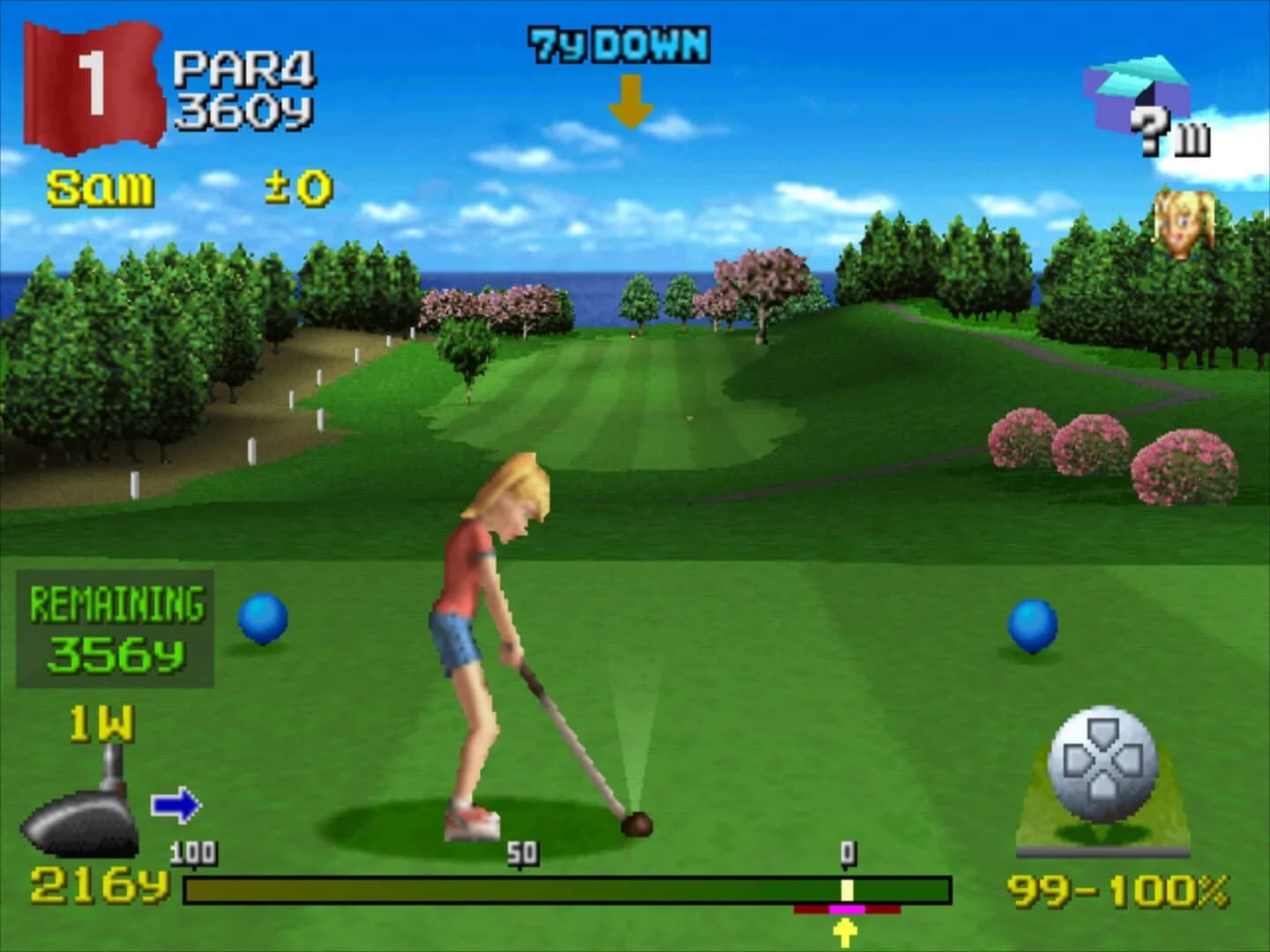Image resolution: width=1270 pixels, height=952 pixels.
Task: Toggle the yellow aim marker below the gauge
Action: point(844,928)
